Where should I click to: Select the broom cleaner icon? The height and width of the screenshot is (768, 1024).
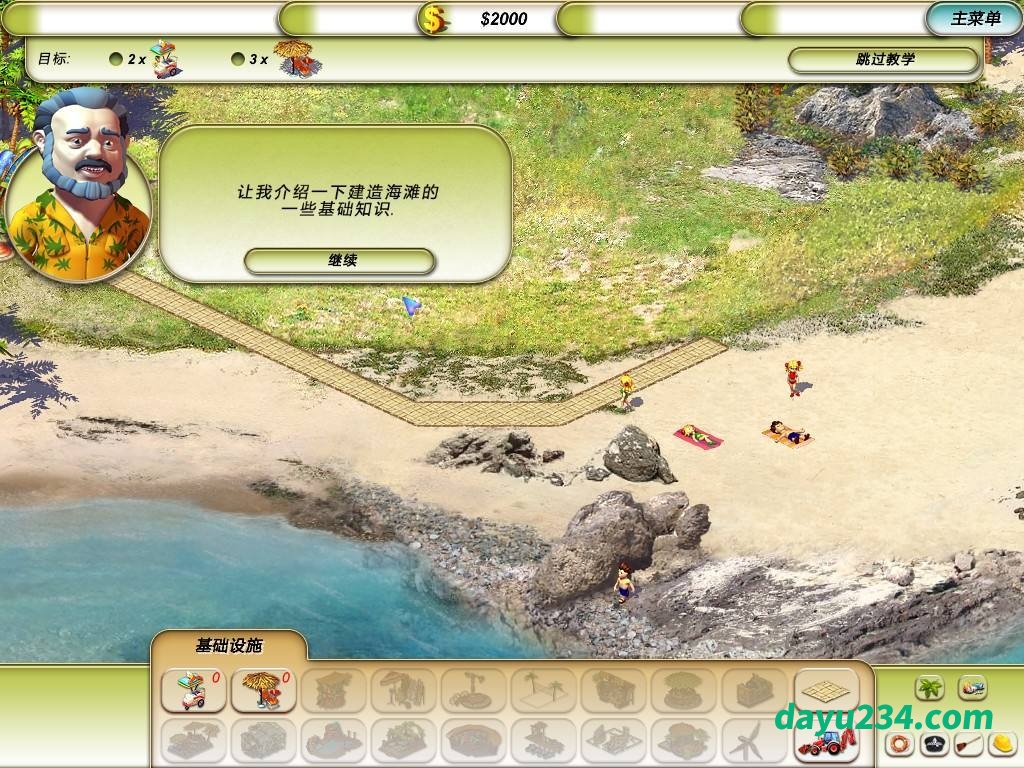coord(967,743)
